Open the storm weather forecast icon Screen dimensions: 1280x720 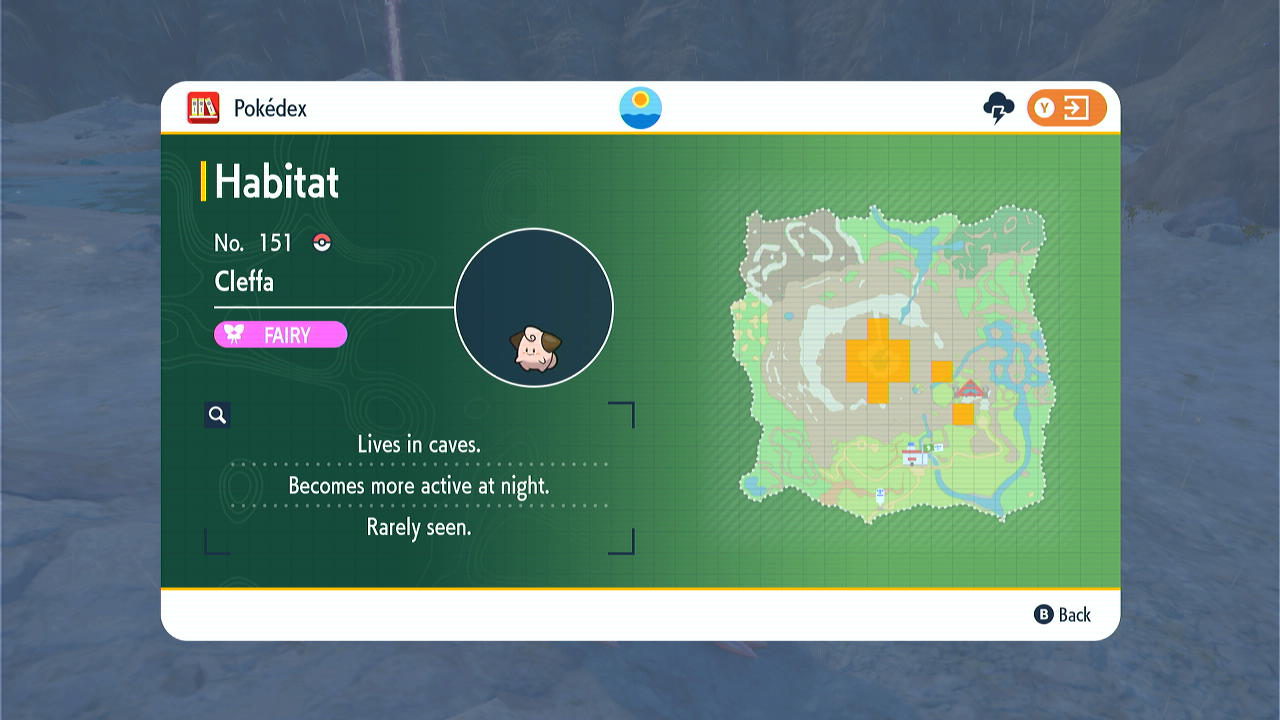(x=996, y=106)
